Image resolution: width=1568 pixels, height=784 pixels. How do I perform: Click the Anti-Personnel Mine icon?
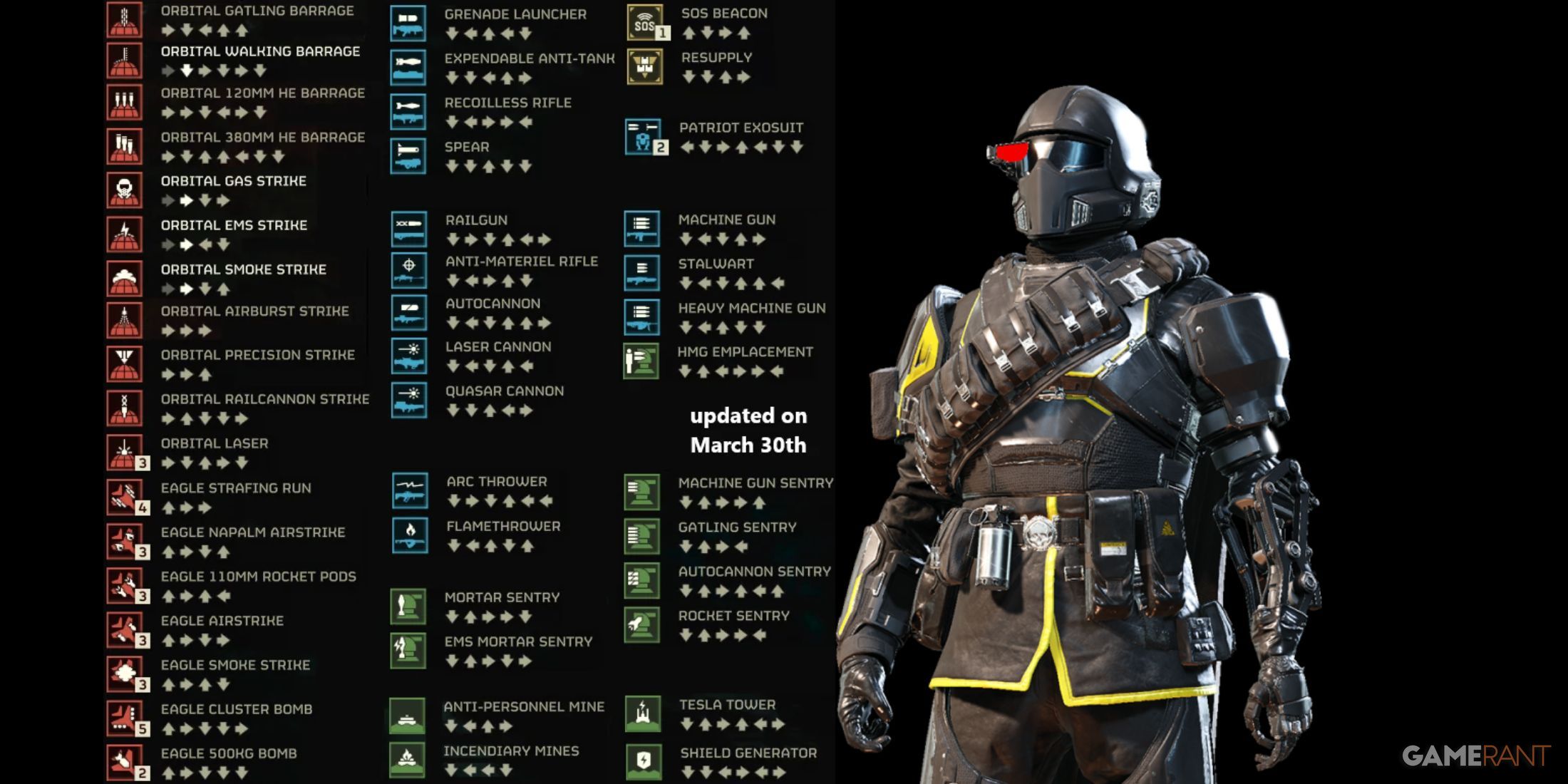[x=408, y=716]
